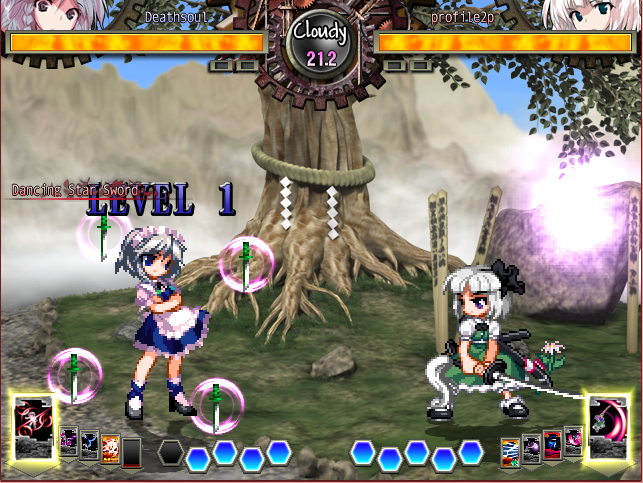Pick the purple orb card in profile2p's hand
The width and height of the screenshot is (643, 483).
tap(532, 446)
